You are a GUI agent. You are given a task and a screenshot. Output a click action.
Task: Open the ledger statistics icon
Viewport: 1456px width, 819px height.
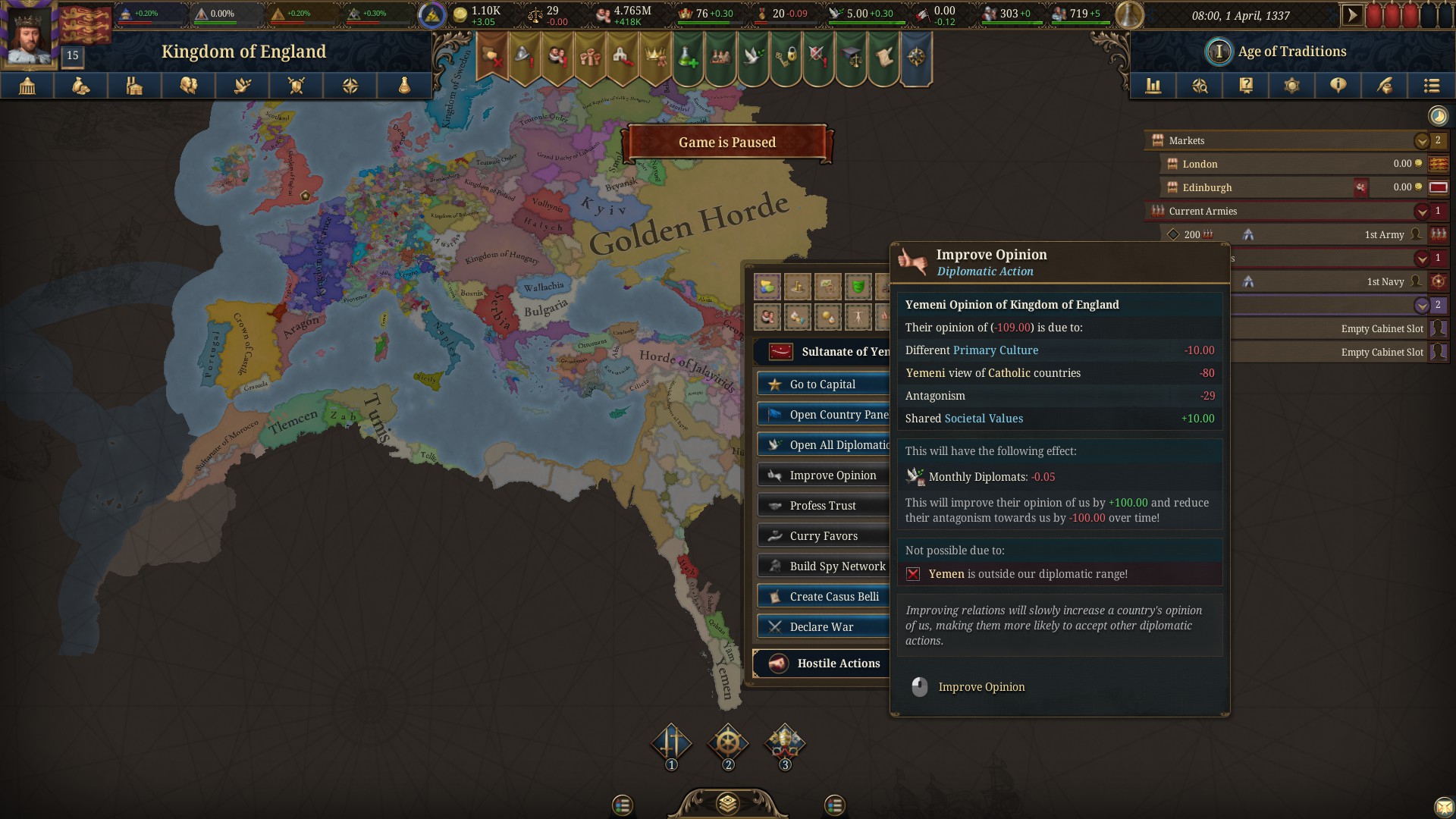[1153, 86]
